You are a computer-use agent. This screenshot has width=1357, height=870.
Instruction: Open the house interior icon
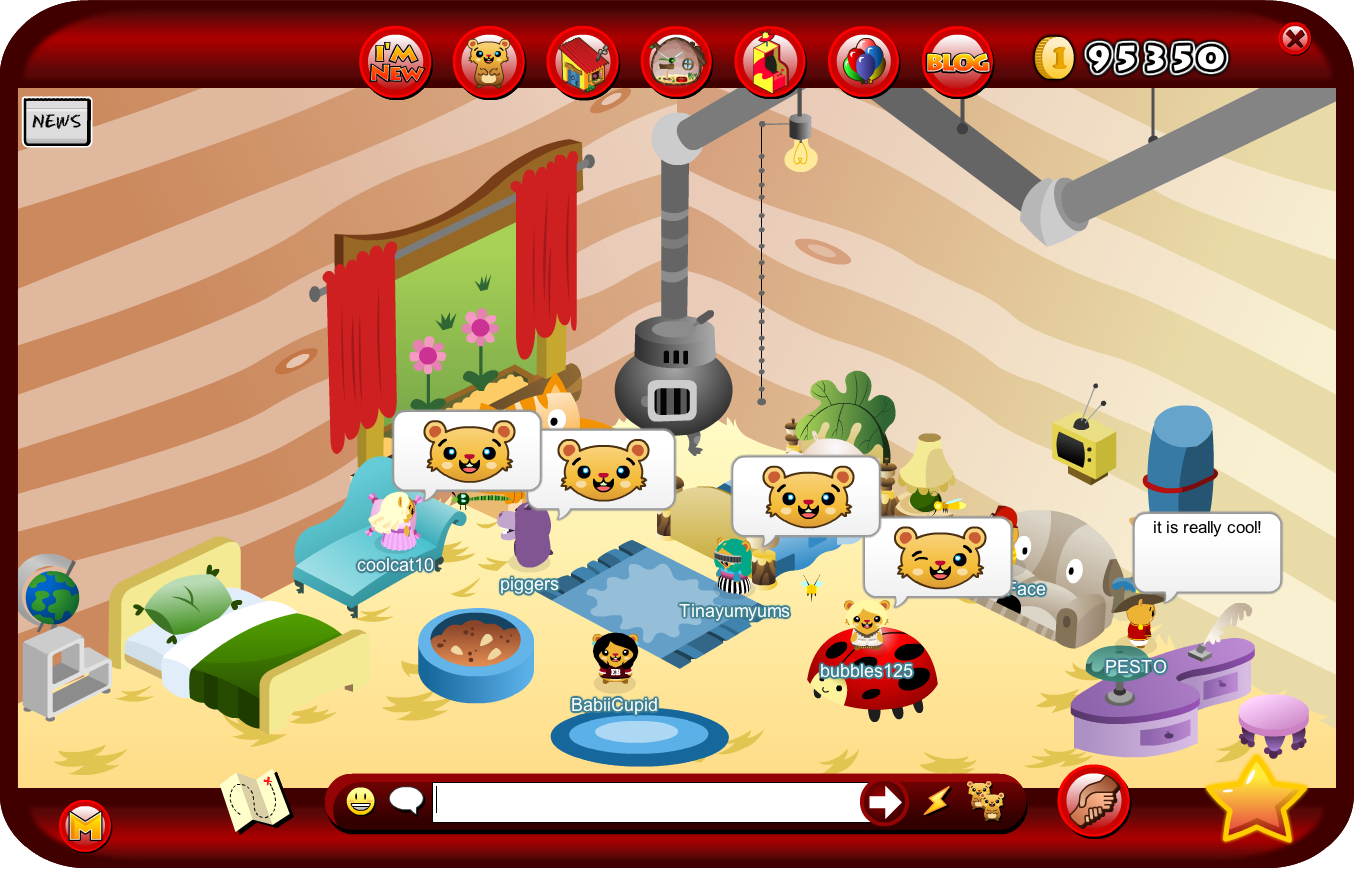tap(676, 61)
